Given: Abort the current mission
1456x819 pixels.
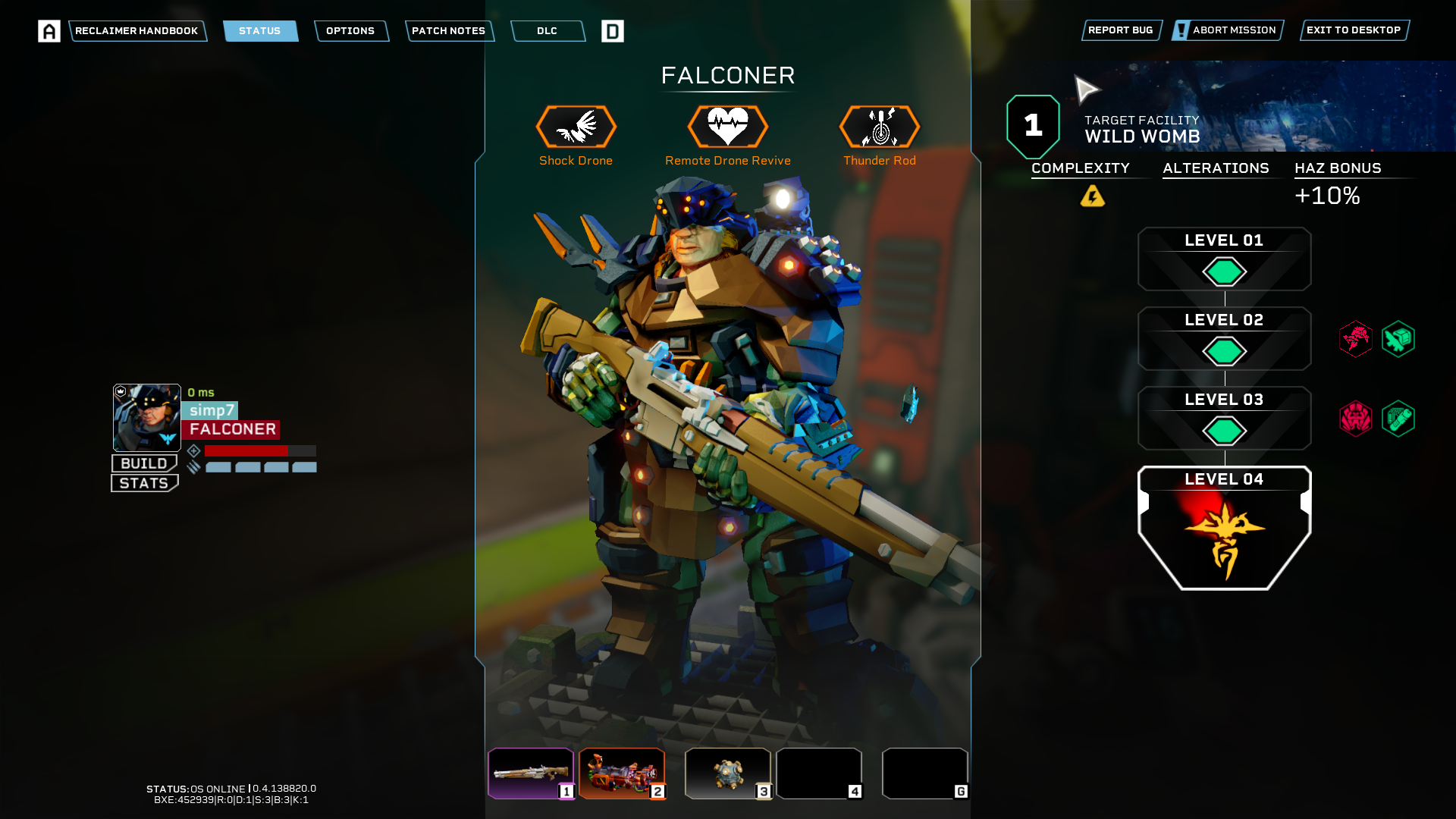Looking at the screenshot, I should coord(1227,30).
